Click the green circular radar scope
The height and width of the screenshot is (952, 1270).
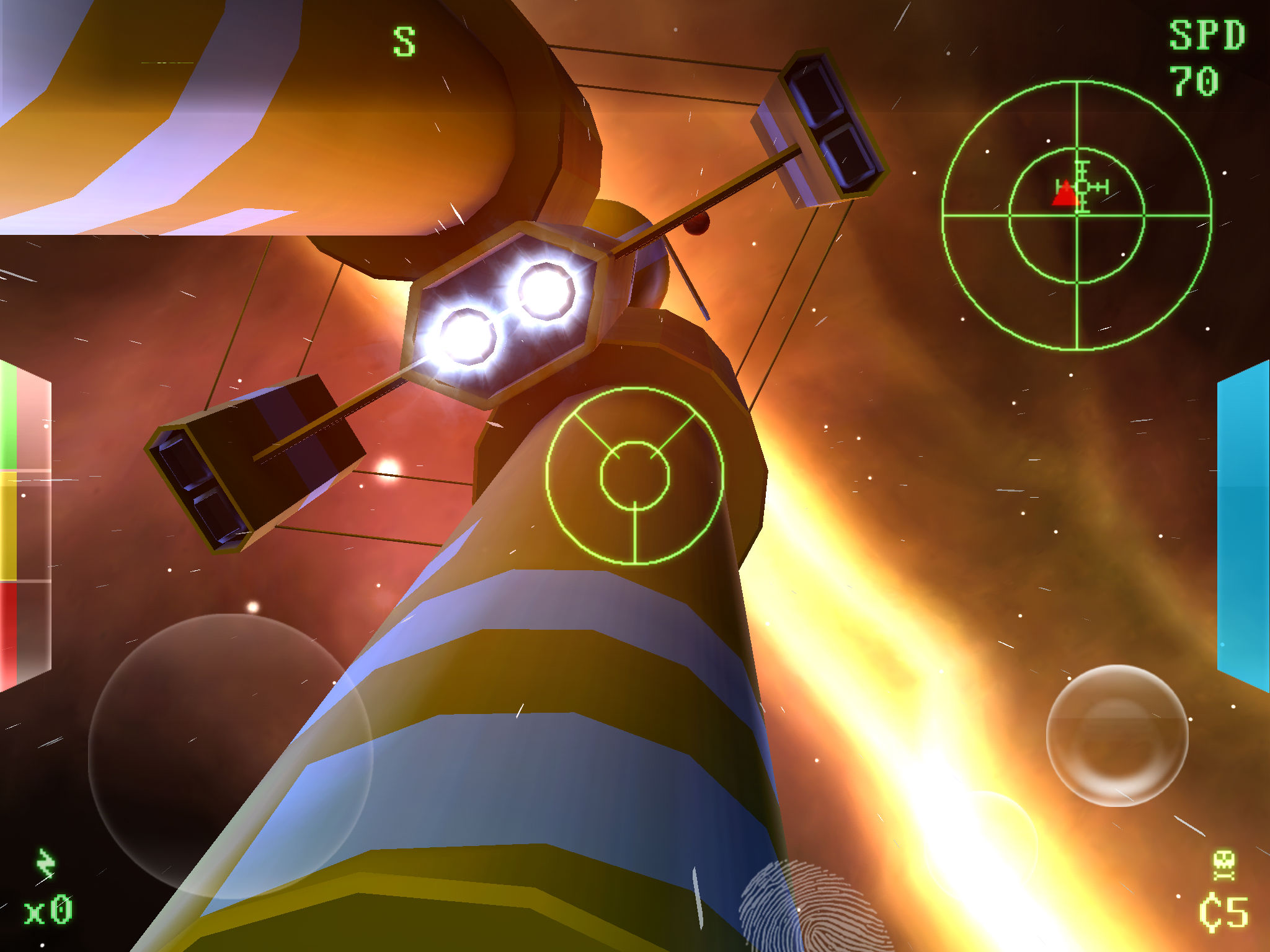[x=1077, y=215]
